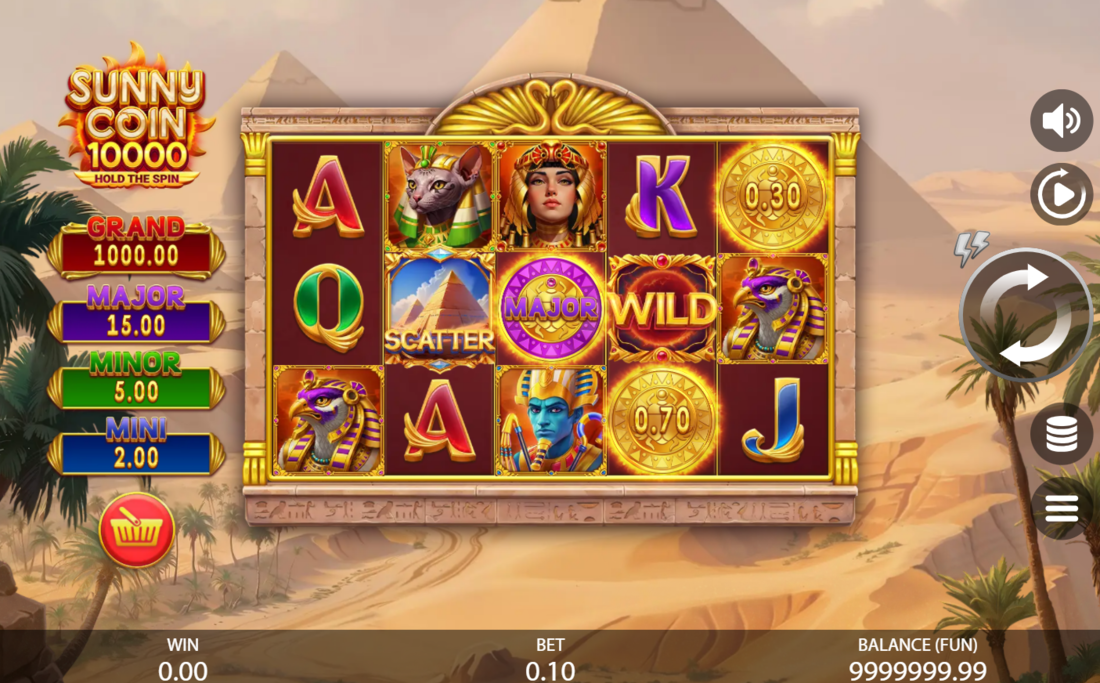Image resolution: width=1100 pixels, height=683 pixels.
Task: Toggle the lightning bolt turbo spin
Action: coord(971,247)
